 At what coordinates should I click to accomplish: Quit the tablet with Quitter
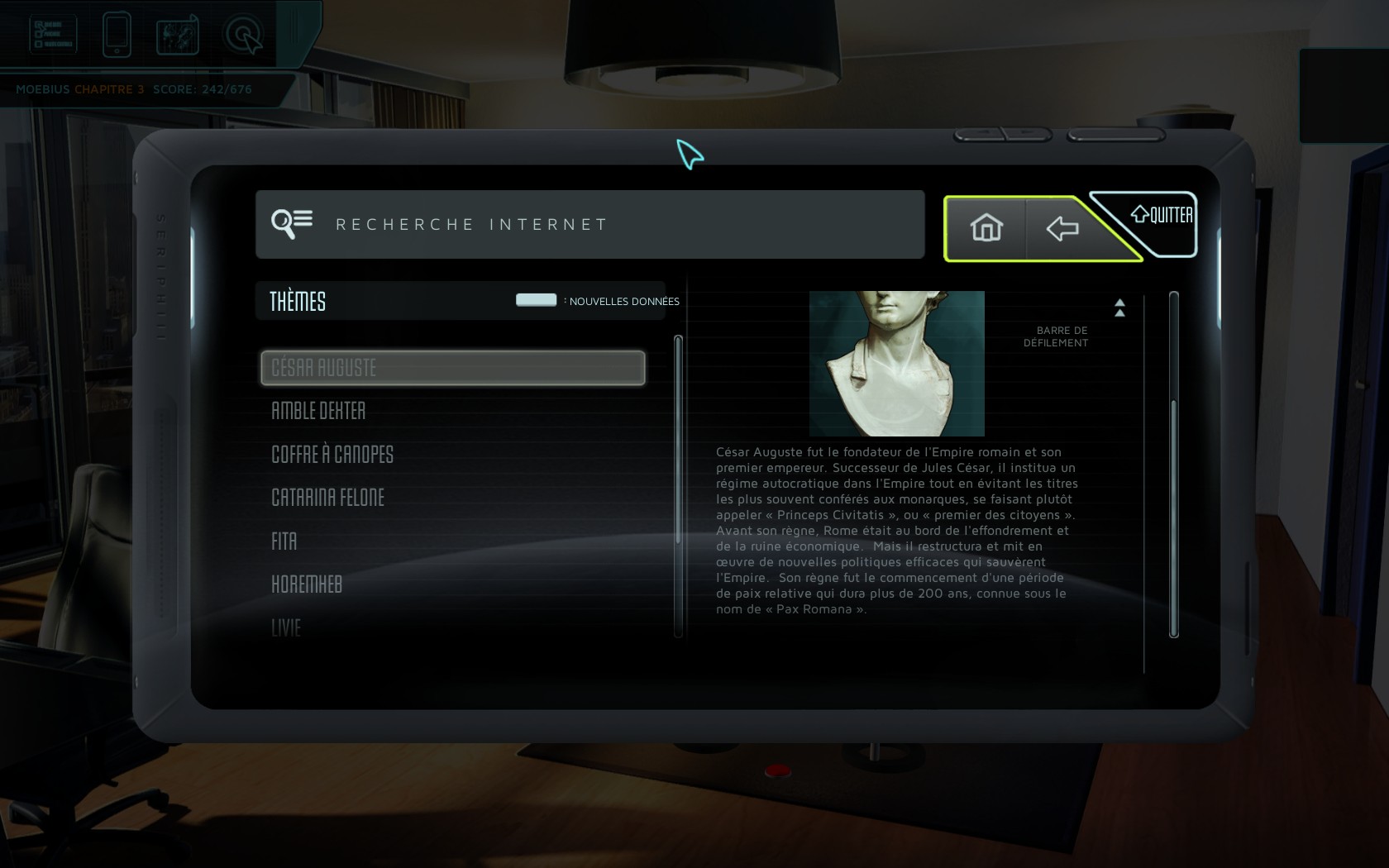[1162, 216]
